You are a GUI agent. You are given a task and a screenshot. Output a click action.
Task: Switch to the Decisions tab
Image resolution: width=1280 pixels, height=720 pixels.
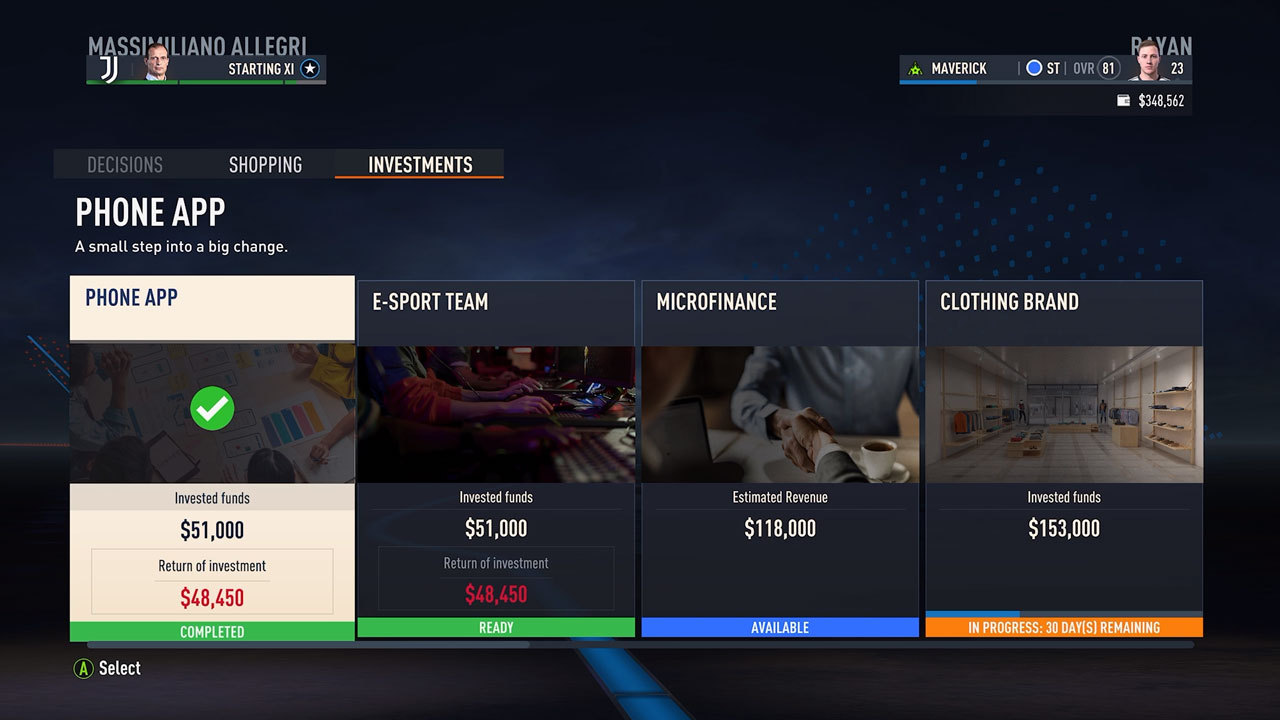pos(125,165)
